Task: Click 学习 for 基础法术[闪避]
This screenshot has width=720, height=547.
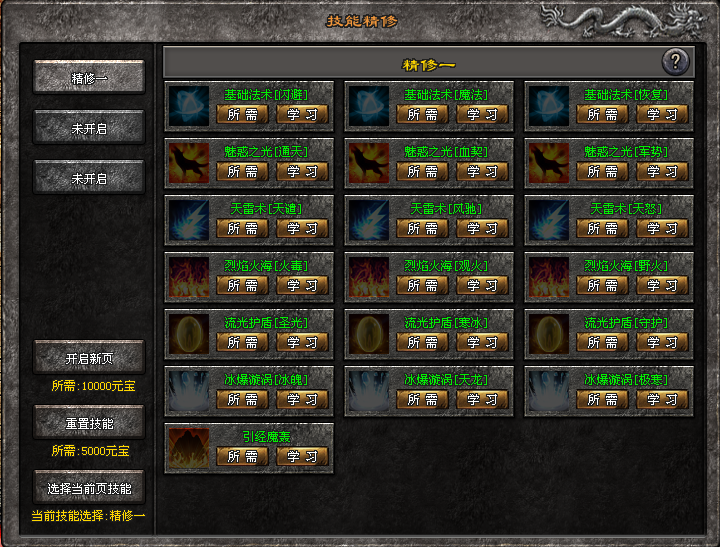Action: [x=302, y=114]
